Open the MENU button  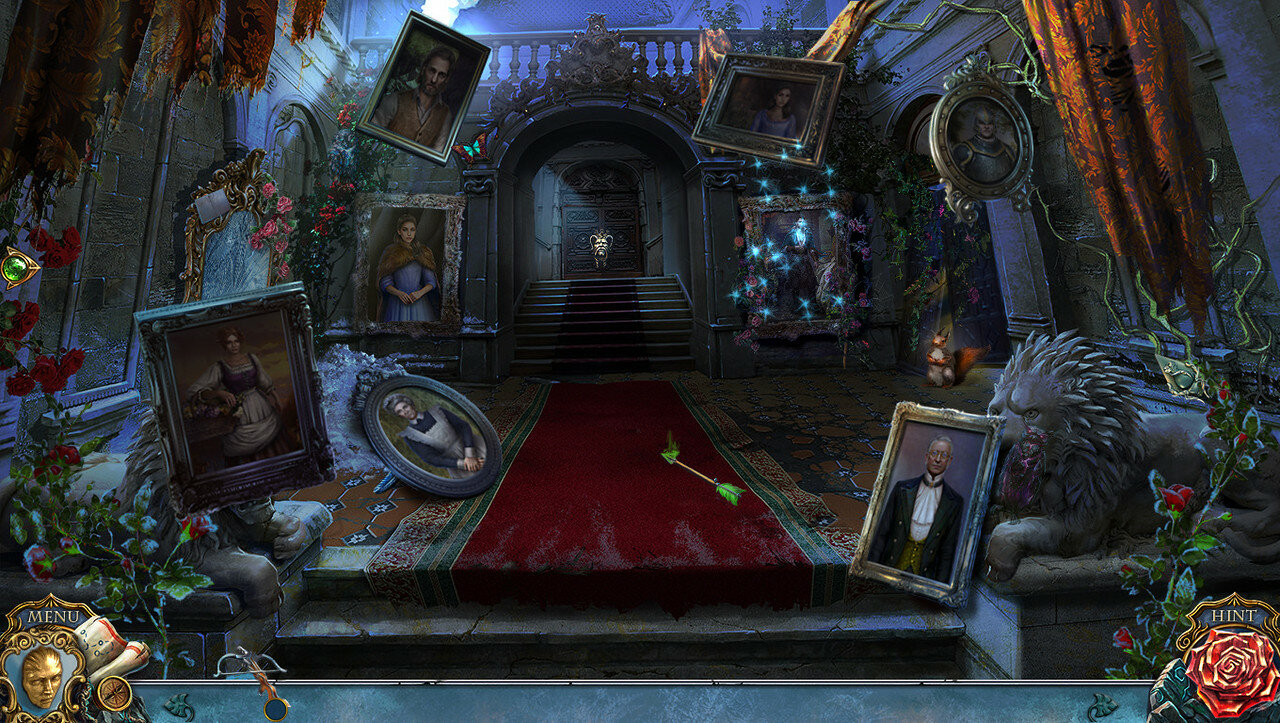[x=52, y=615]
